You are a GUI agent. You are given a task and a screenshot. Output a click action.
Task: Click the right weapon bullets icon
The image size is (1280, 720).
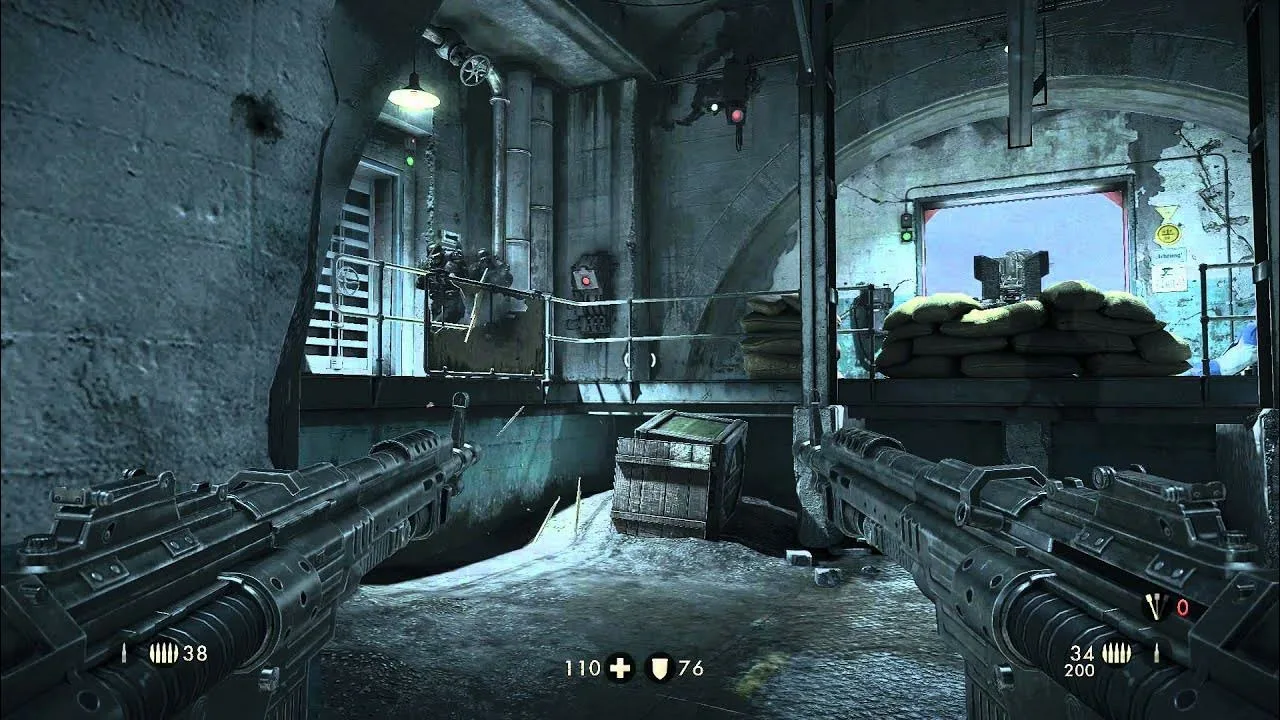(x=1116, y=653)
